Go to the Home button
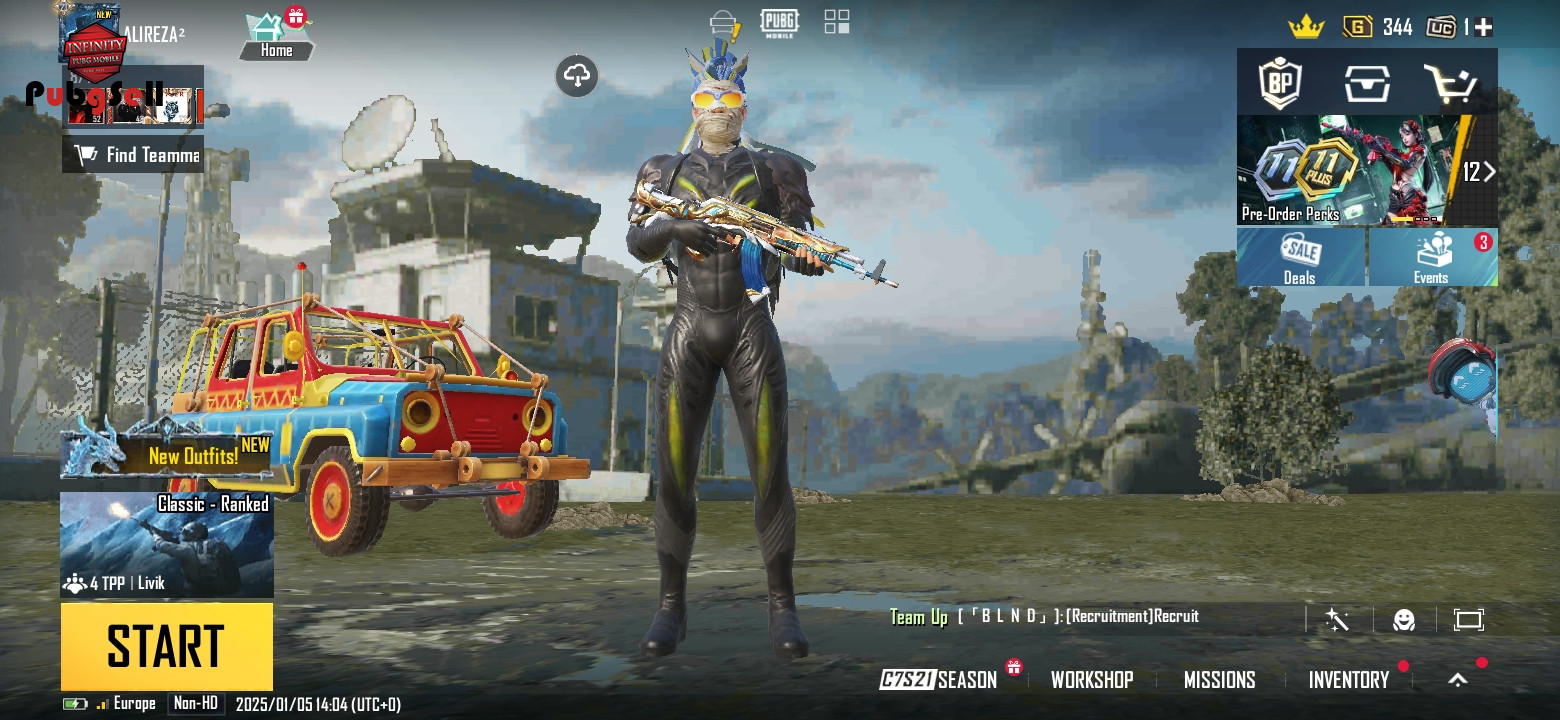The width and height of the screenshot is (1560, 720). pos(277,37)
